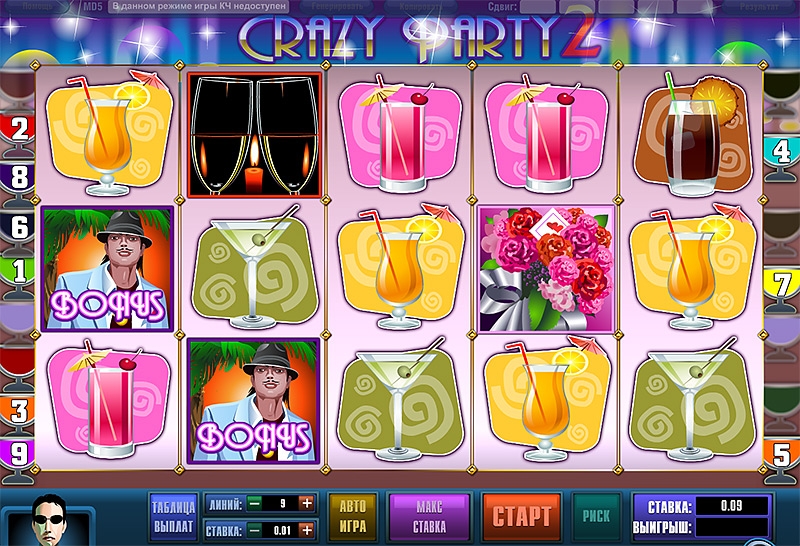Select payline marker number 2
The height and width of the screenshot is (546, 800).
pos(18,127)
